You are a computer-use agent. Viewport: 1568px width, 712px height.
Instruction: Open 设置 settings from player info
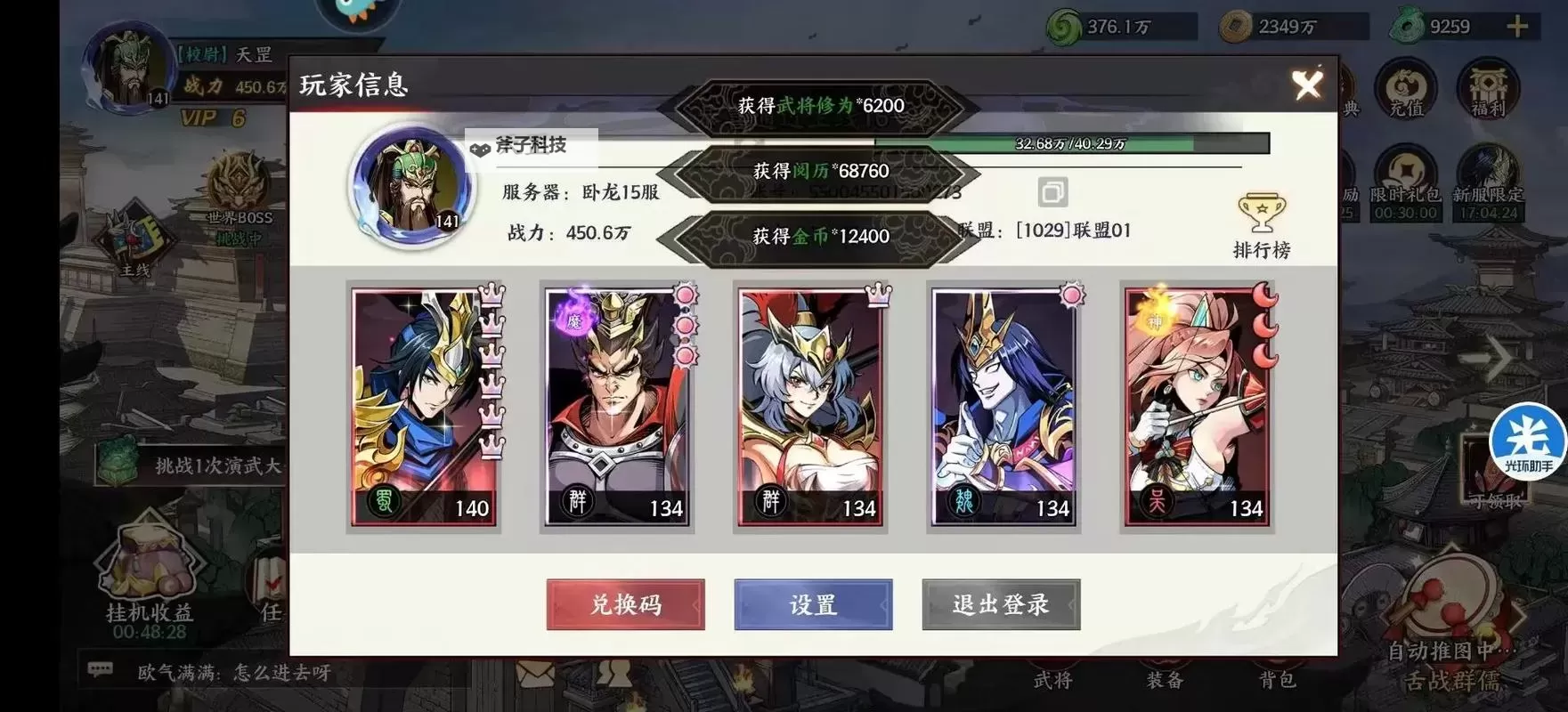coord(811,603)
